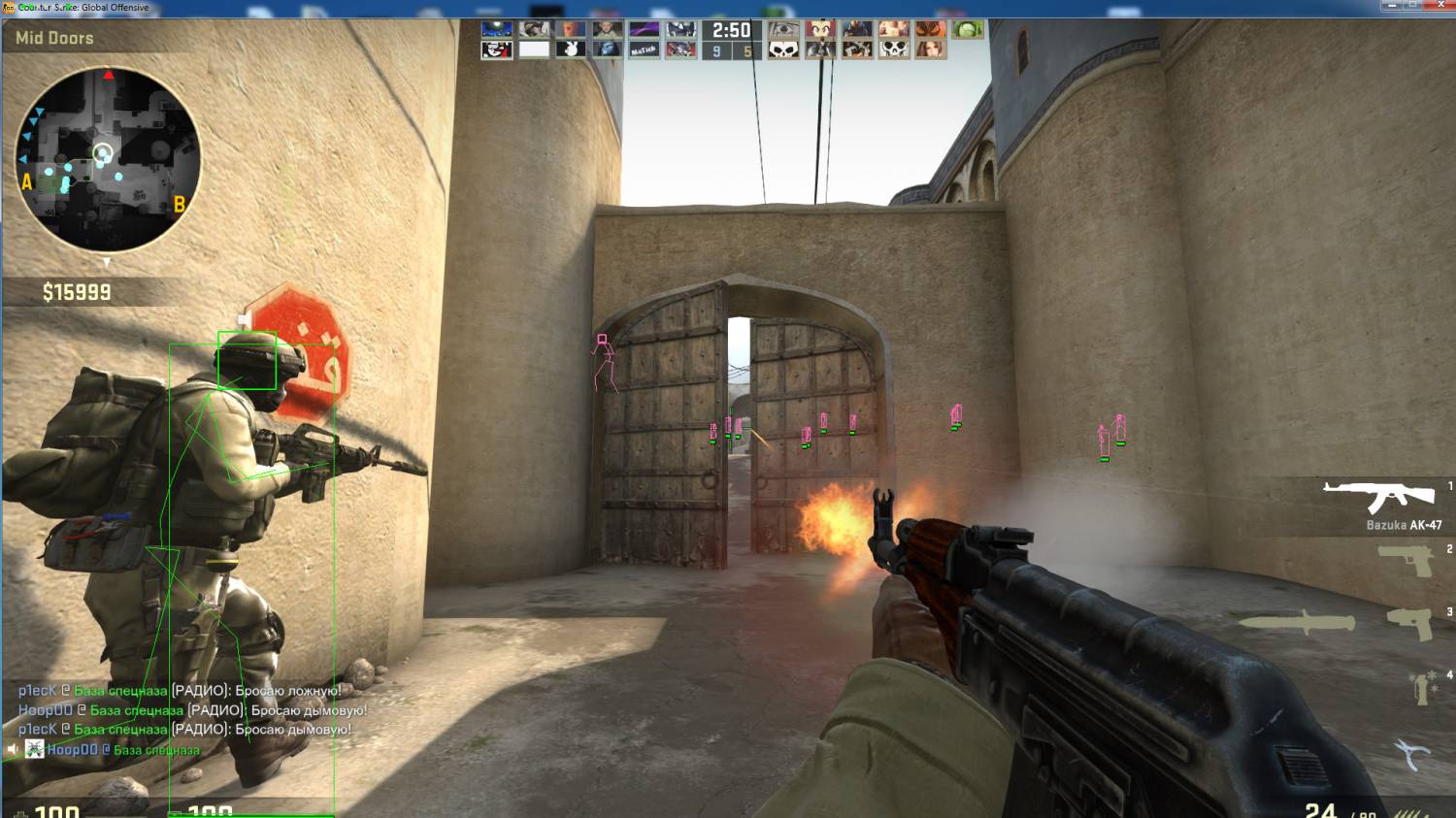The height and width of the screenshot is (818, 1456).
Task: Switch to the pistol in slot 2
Action: point(1406,559)
